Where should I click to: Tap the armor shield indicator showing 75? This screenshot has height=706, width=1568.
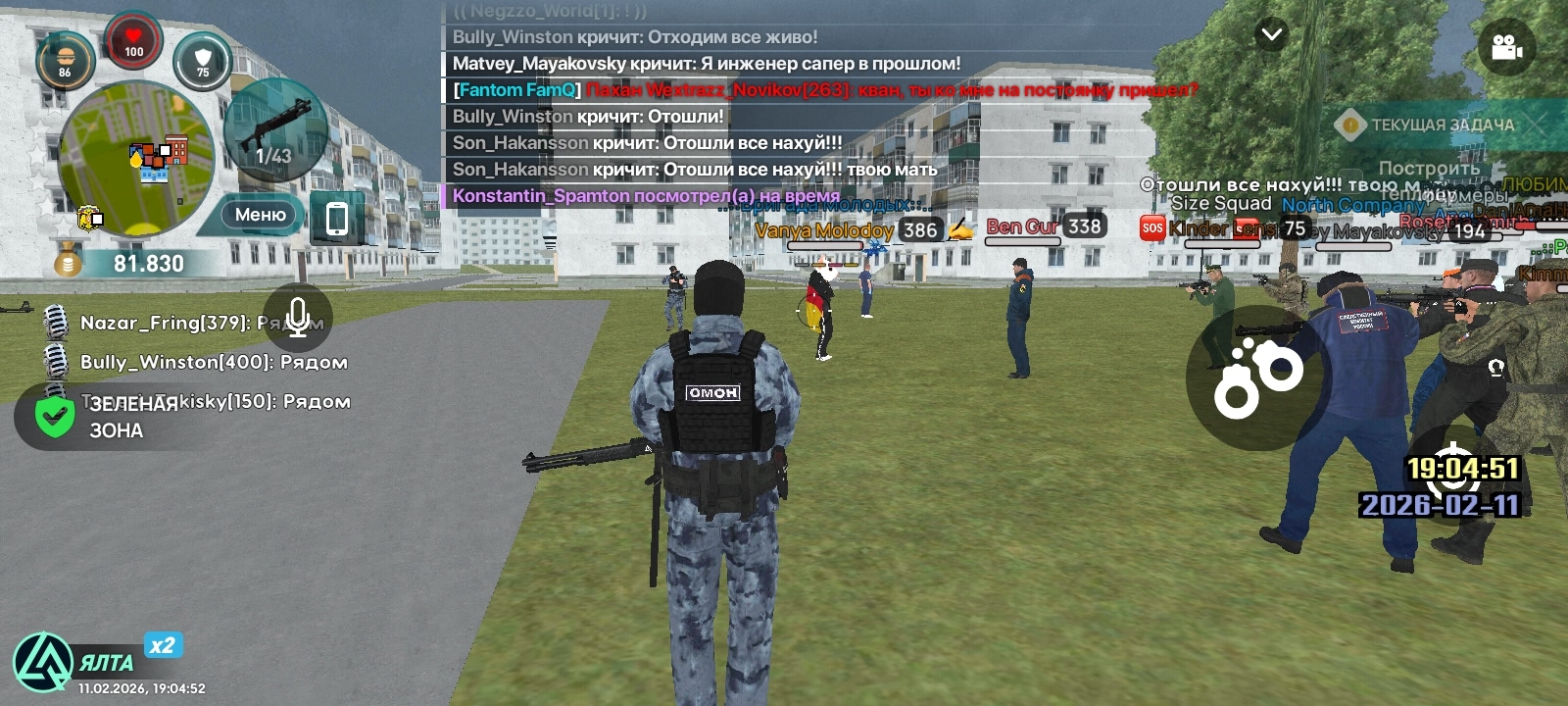203,61
